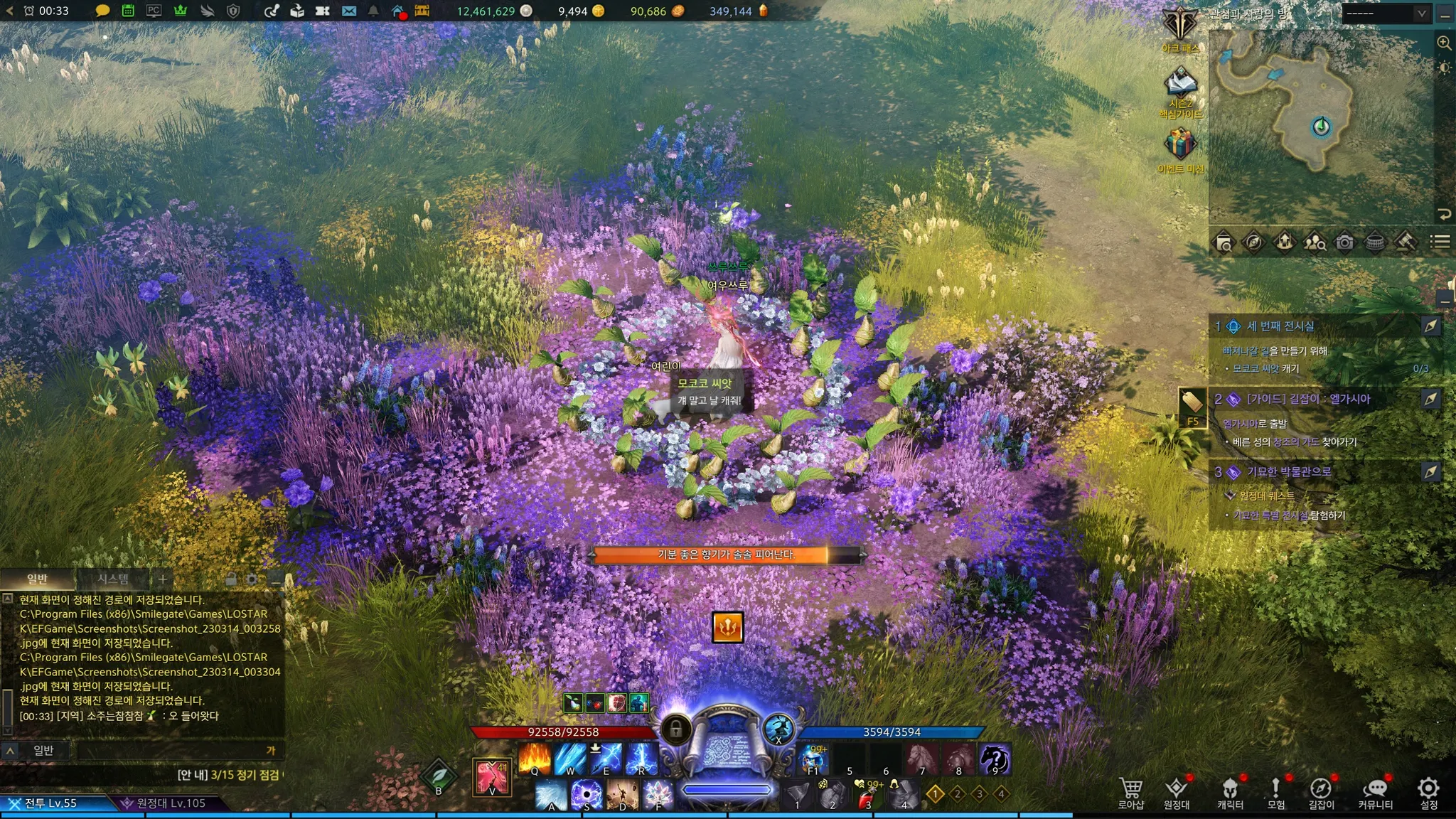The height and width of the screenshot is (819, 1456).
Task: Open the 시즌2 핵심가이드 book icon
Action: pyautogui.click(x=1180, y=87)
